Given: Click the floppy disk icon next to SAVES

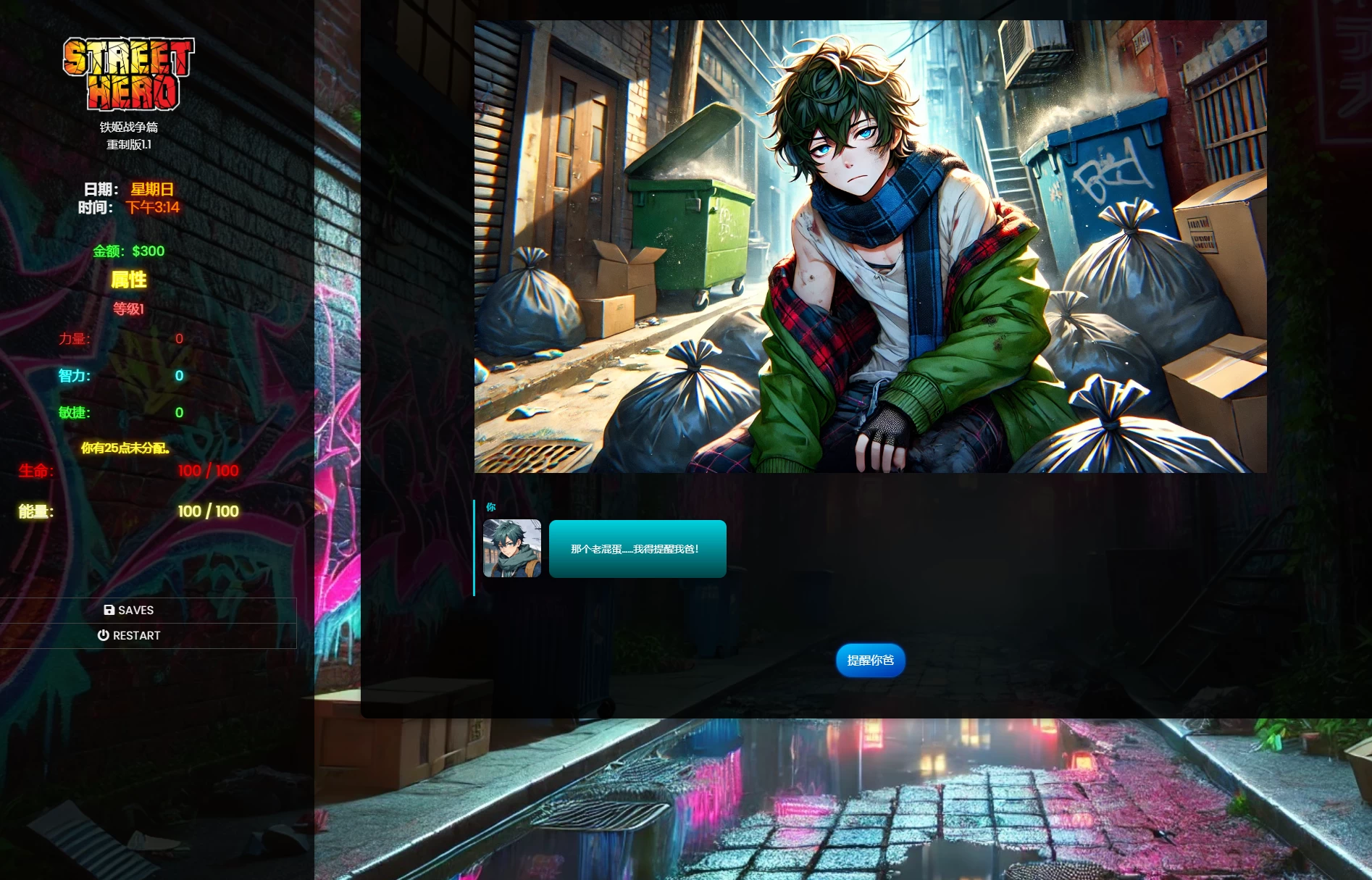Looking at the screenshot, I should [x=109, y=610].
